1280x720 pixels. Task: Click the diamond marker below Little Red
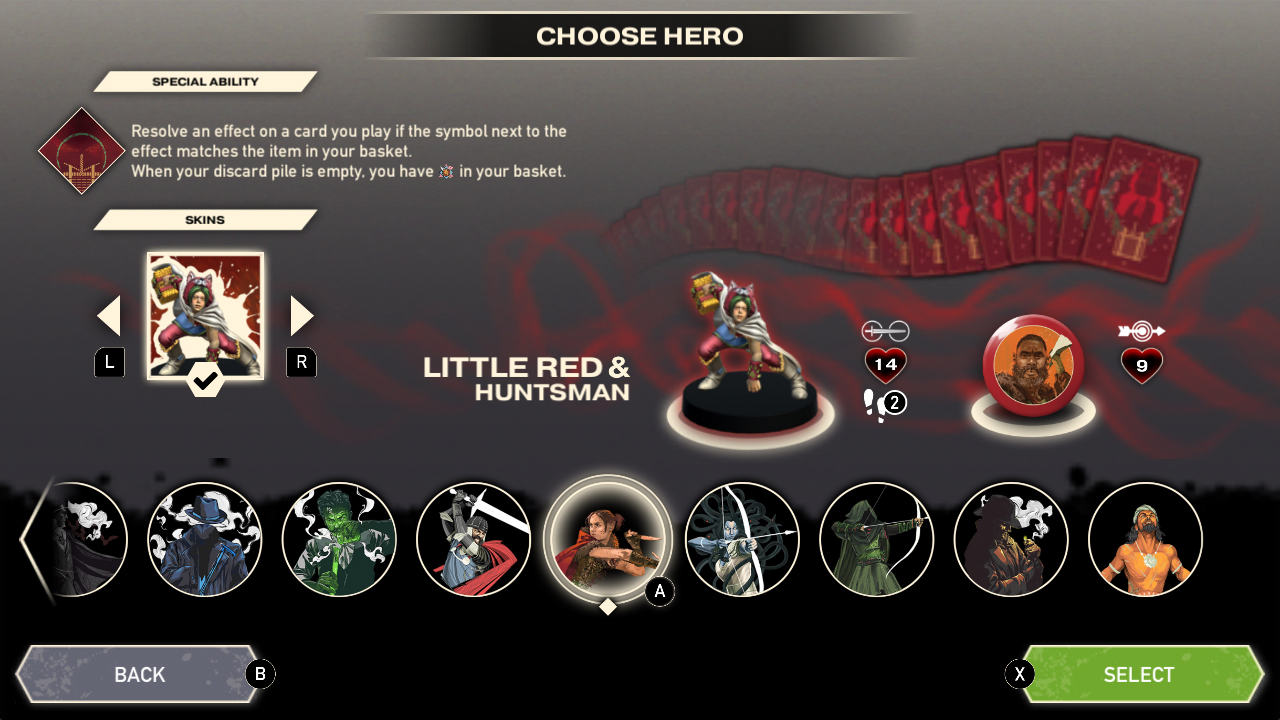click(x=607, y=606)
